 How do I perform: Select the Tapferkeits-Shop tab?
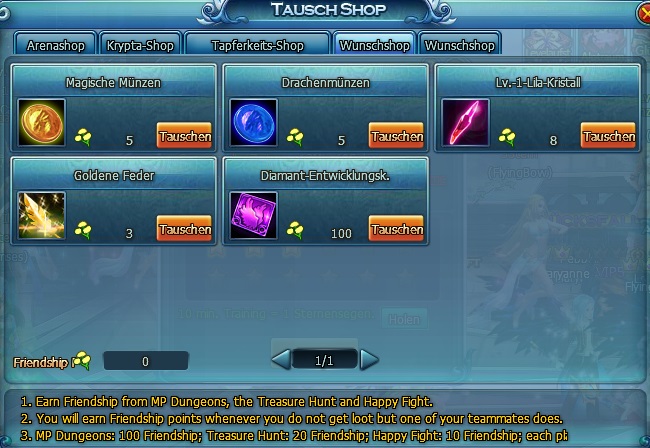point(256,45)
